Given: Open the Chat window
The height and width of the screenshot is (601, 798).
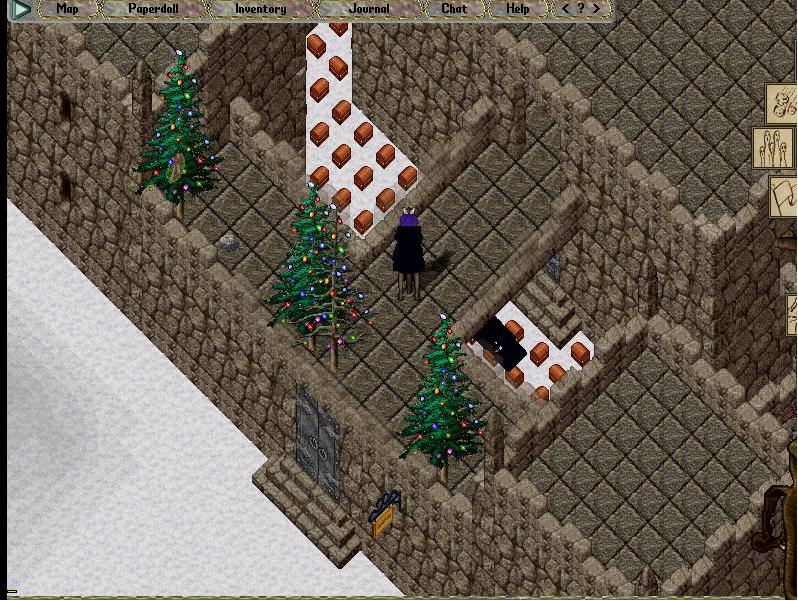Looking at the screenshot, I should click(454, 9).
